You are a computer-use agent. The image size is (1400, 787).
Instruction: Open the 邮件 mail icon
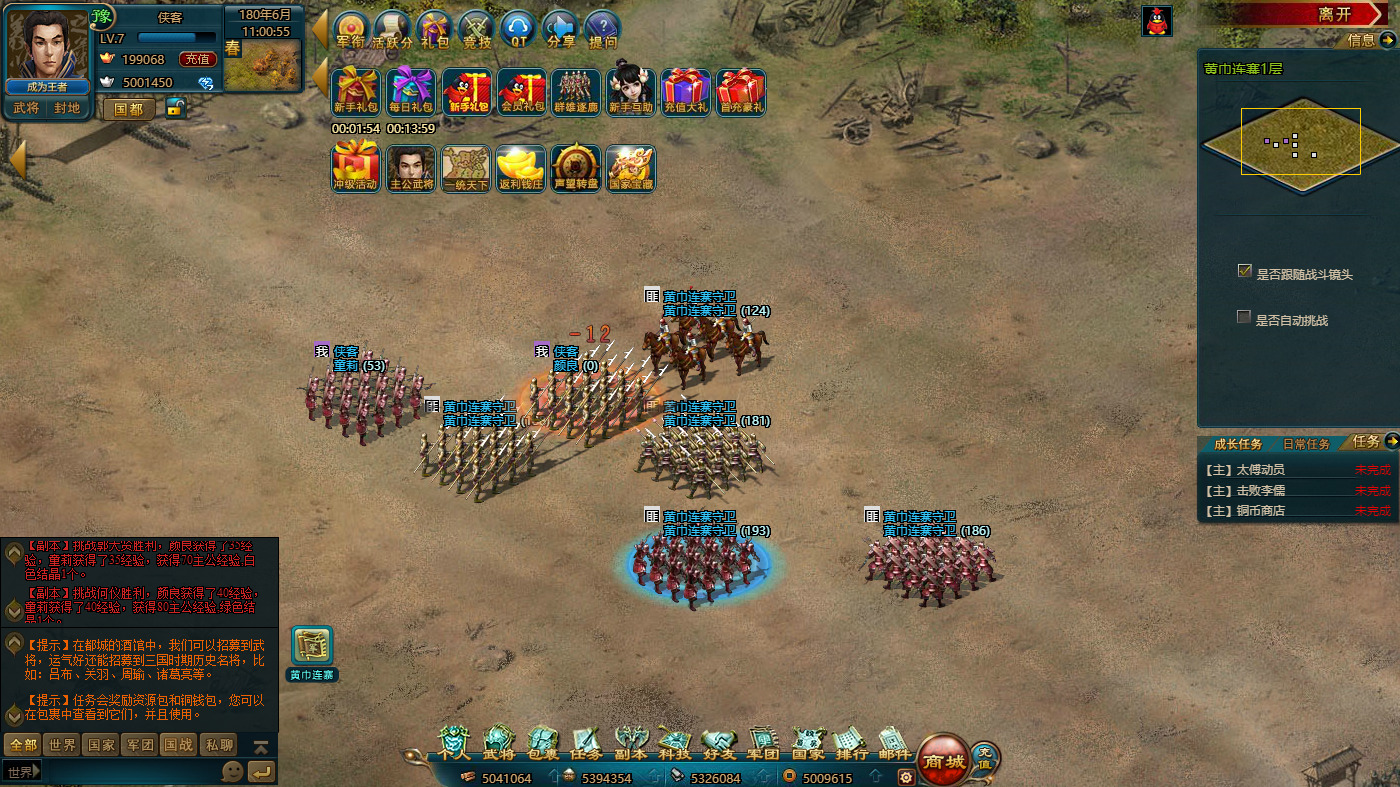[x=895, y=743]
